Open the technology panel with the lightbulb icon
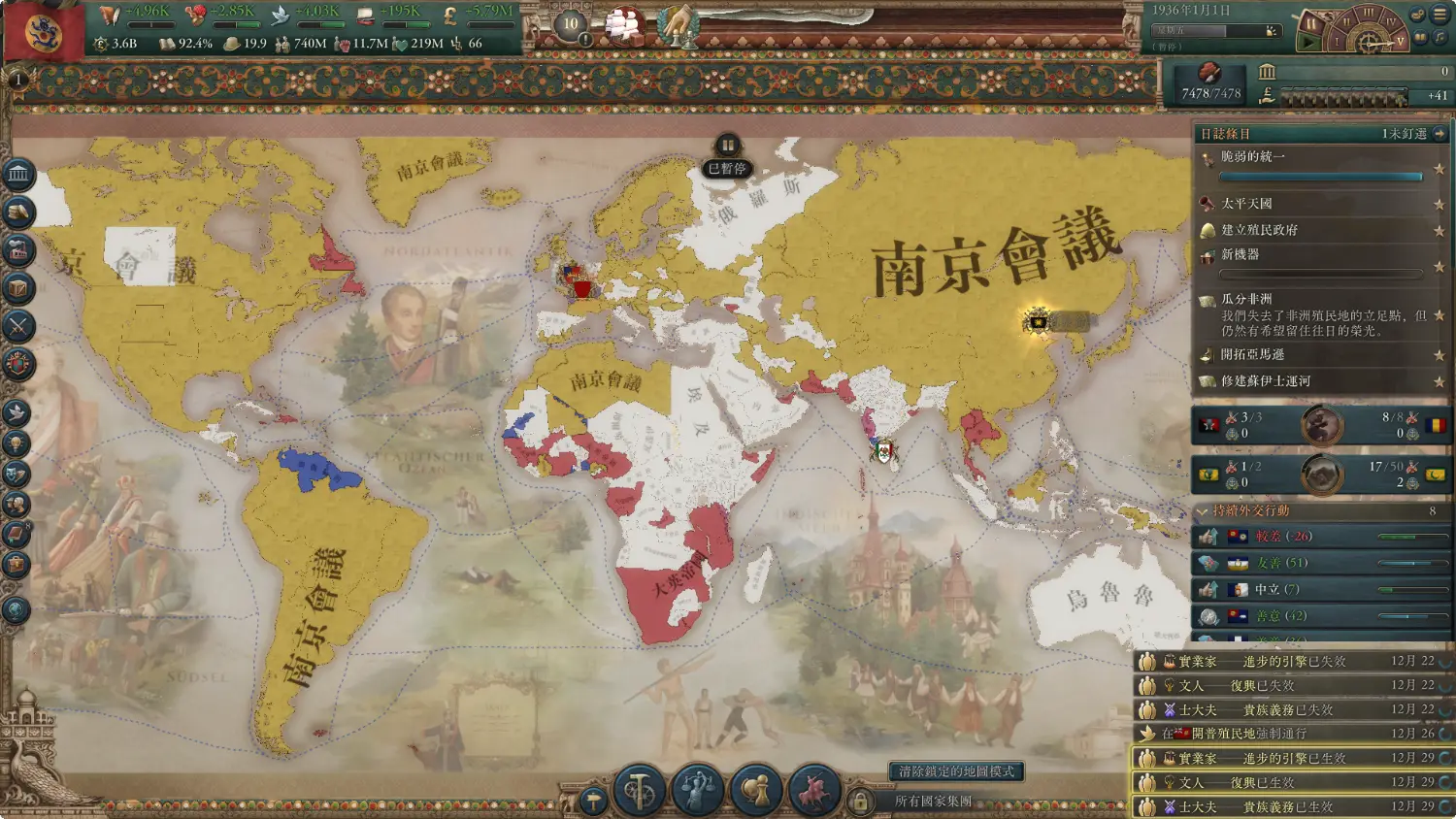 coord(17,444)
